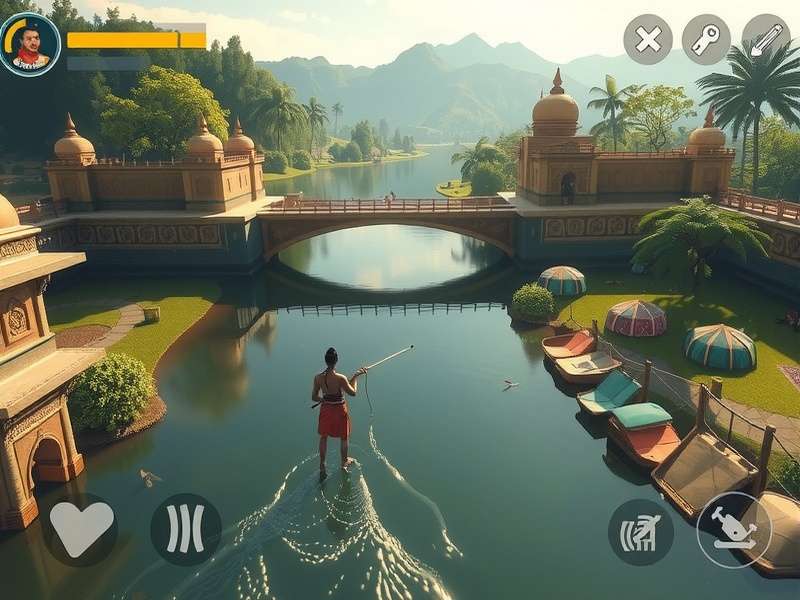Trigger the white-ringed boat action button
This screenshot has width=800, height=600.
734,530
